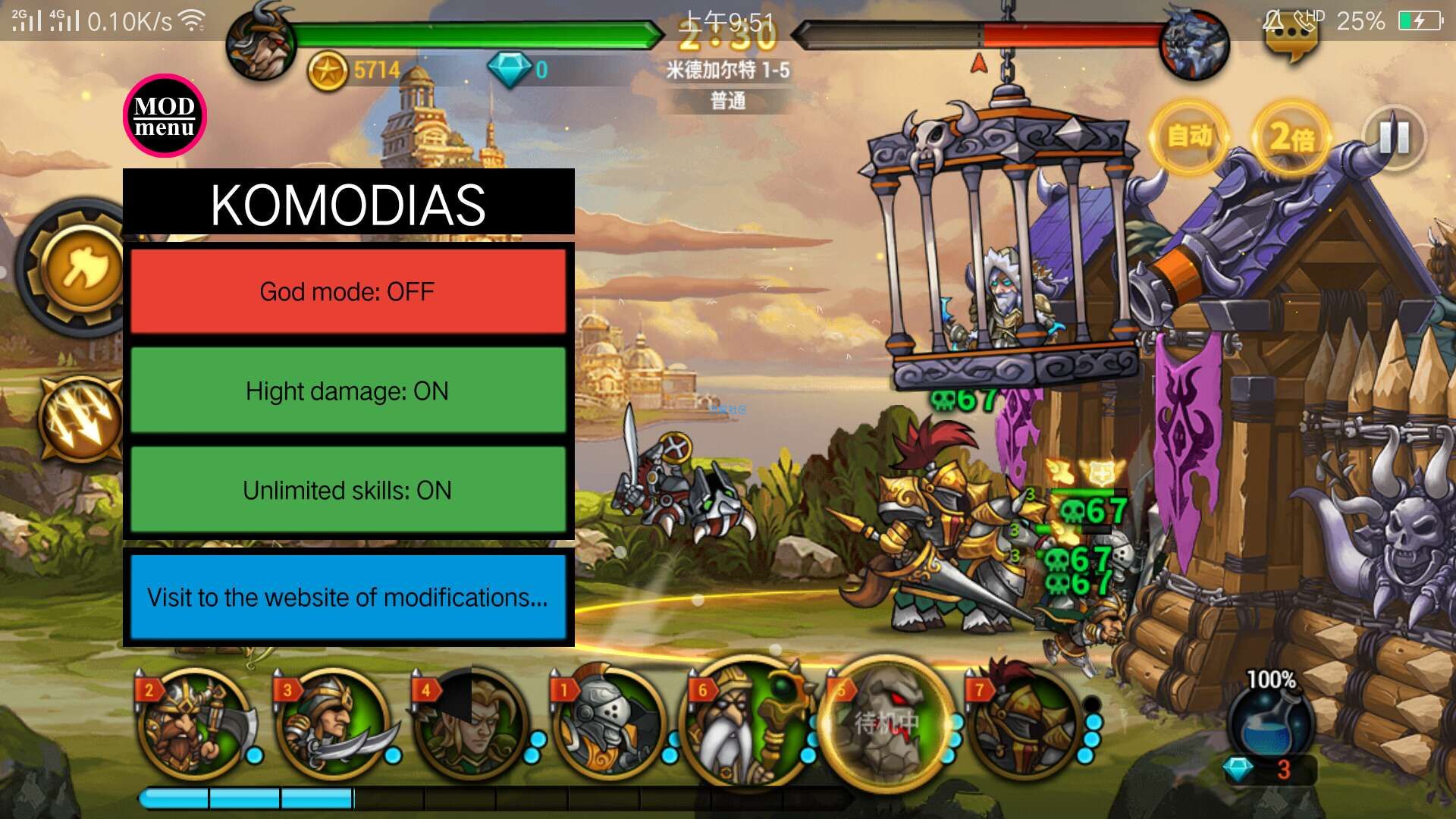1456x819 pixels.
Task: Trigger the lightning arrows skill
Action: point(82,419)
